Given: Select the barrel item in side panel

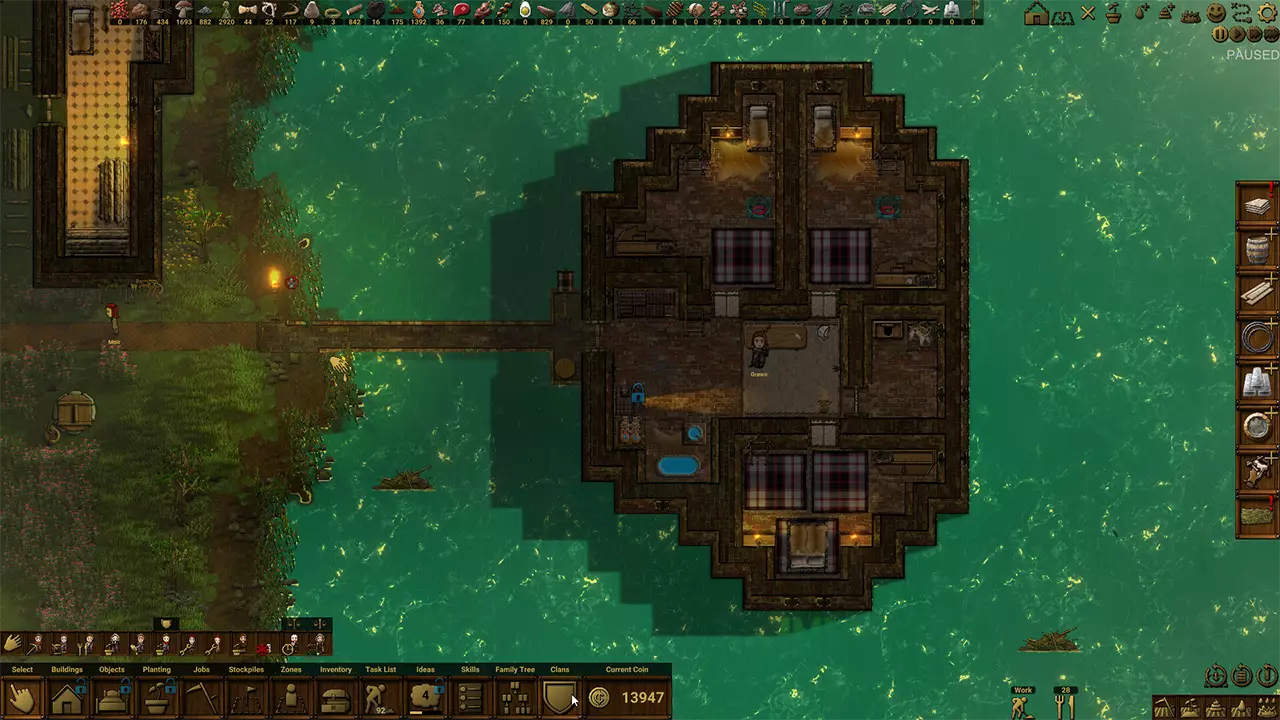Looking at the screenshot, I should (1257, 247).
